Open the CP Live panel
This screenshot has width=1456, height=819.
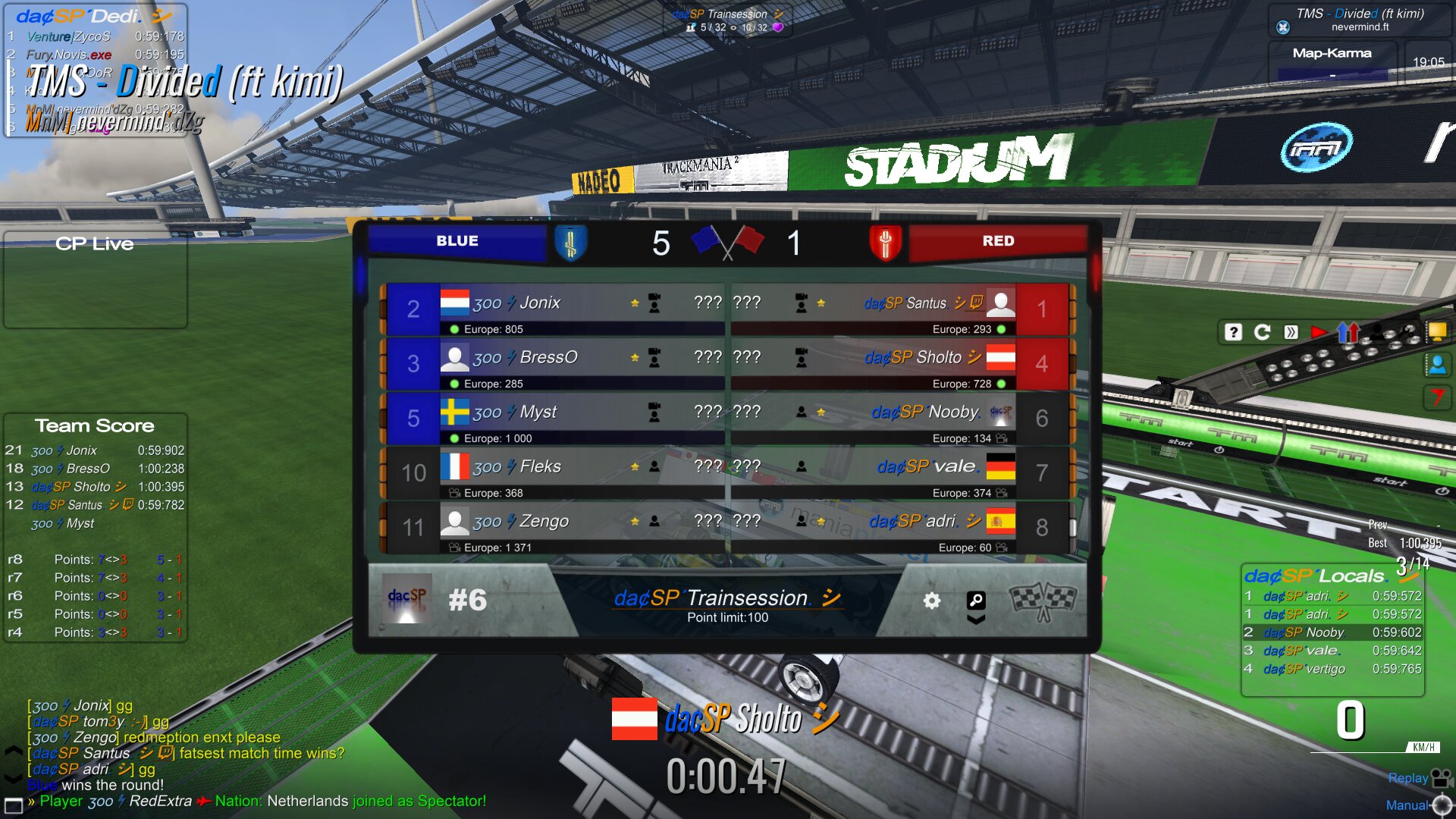95,279
